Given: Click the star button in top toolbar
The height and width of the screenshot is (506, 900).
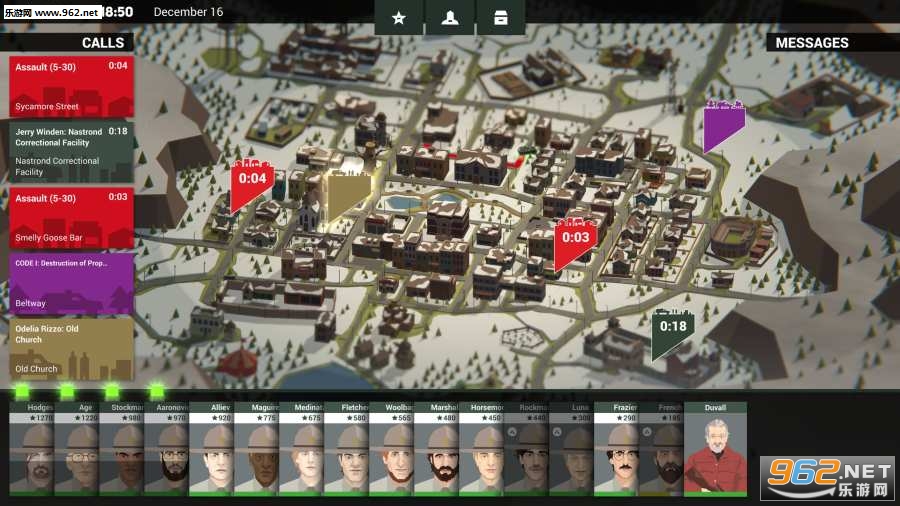Looking at the screenshot, I should click(399, 18).
